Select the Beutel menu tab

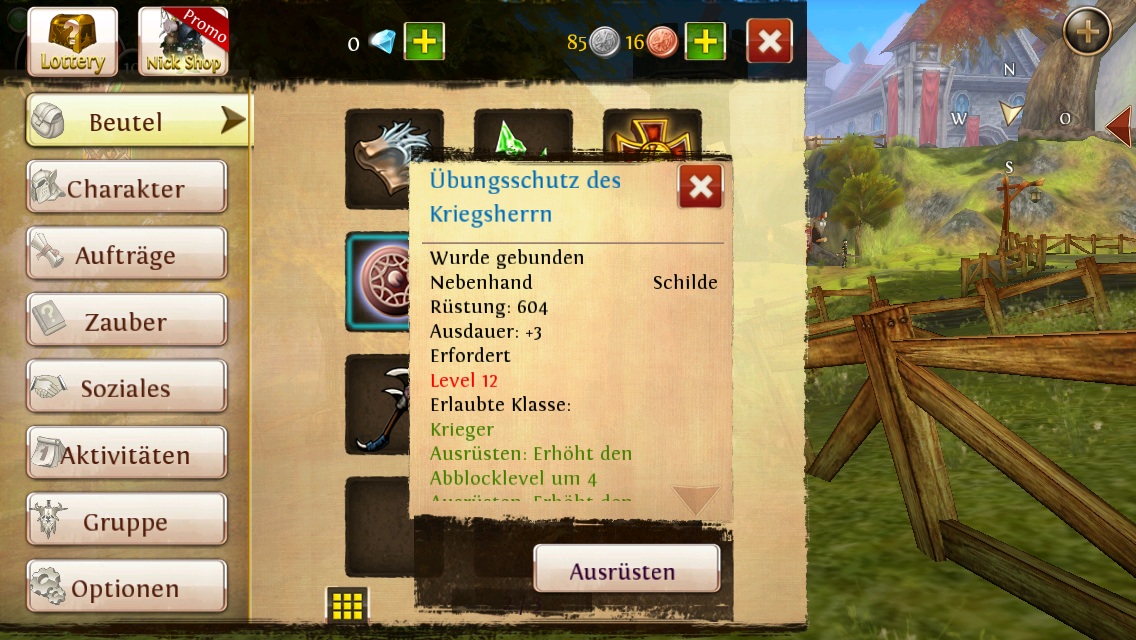[138, 122]
